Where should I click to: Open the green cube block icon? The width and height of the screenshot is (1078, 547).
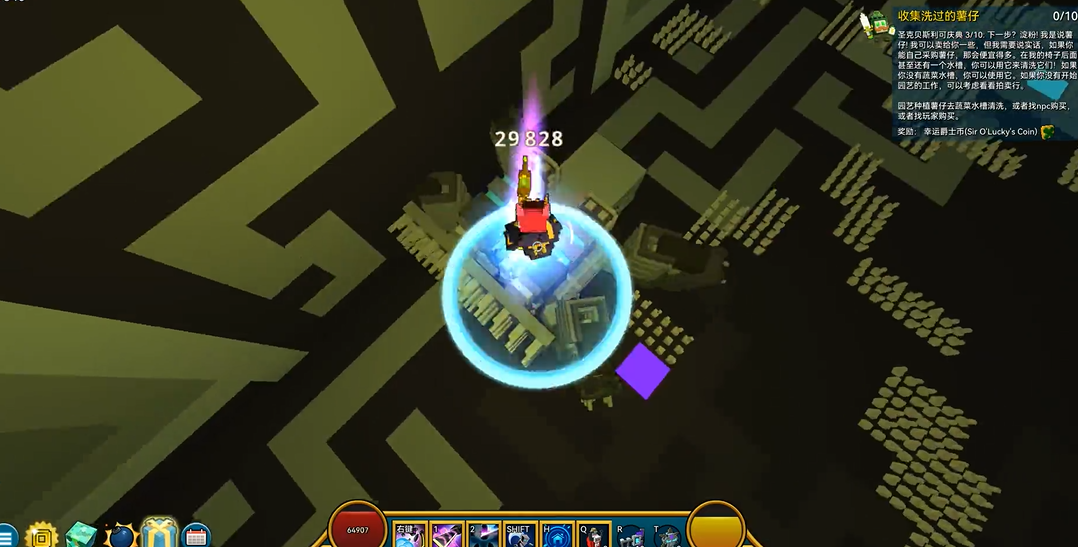point(81,537)
